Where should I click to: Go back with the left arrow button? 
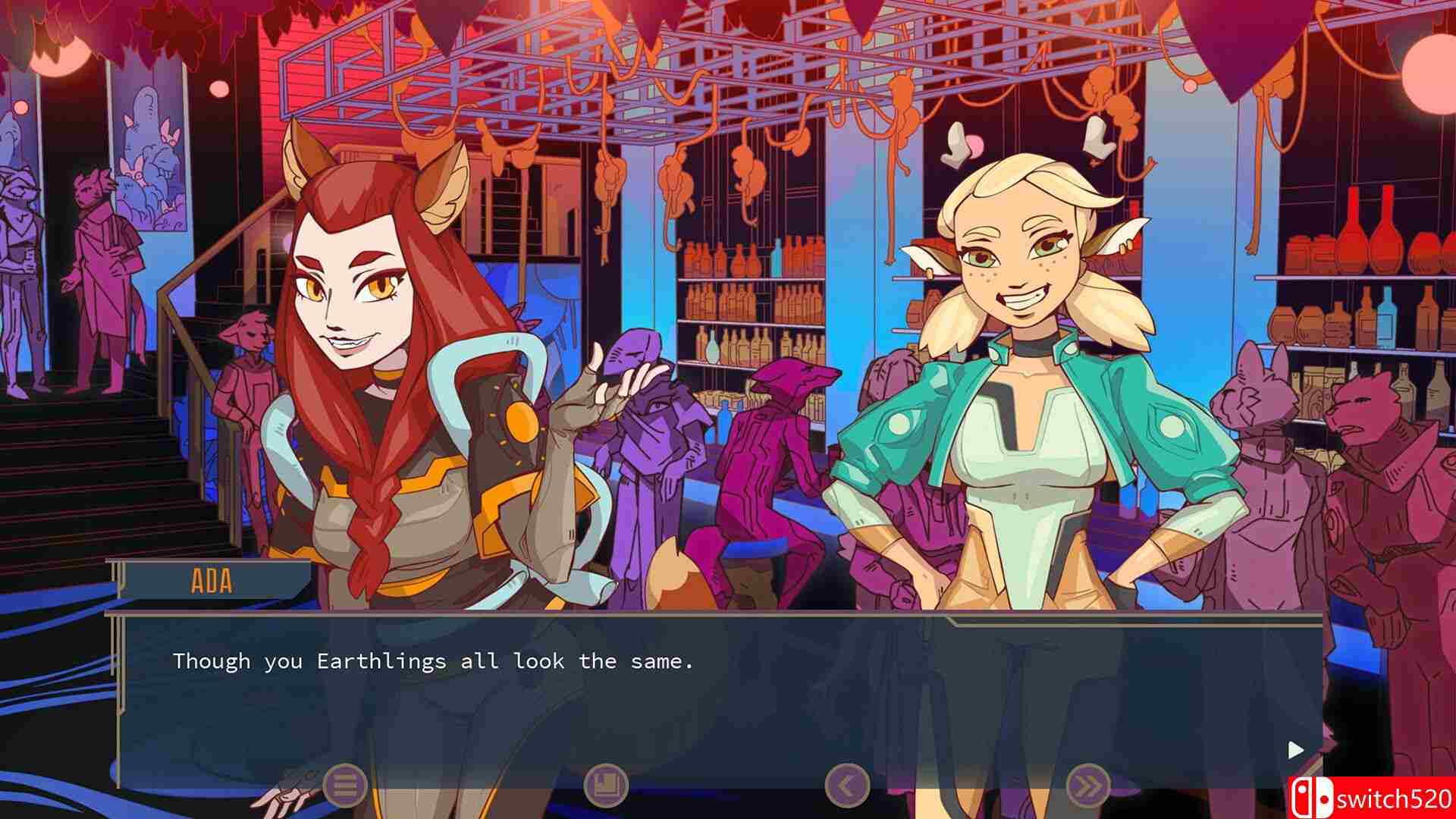coord(847,785)
